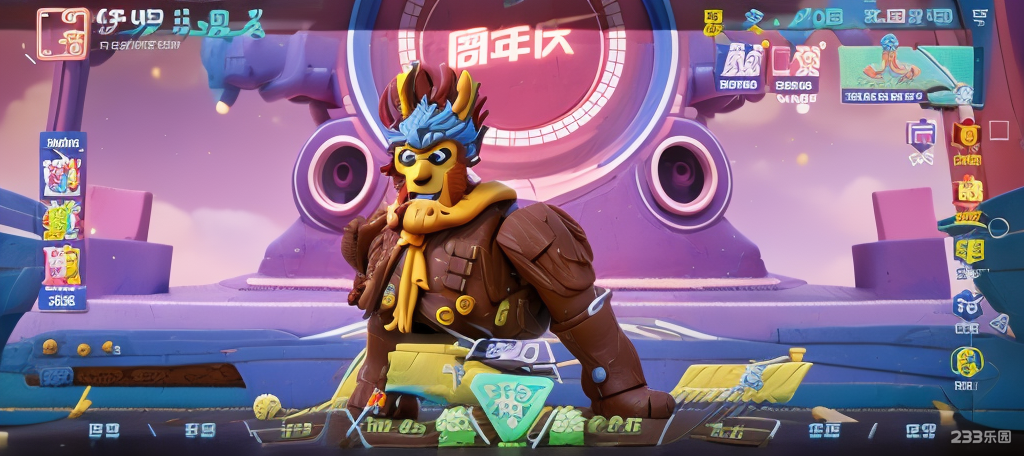The image size is (1024, 456).
Task: Click the small yellow badge in the top bar
Action: click(x=712, y=18)
